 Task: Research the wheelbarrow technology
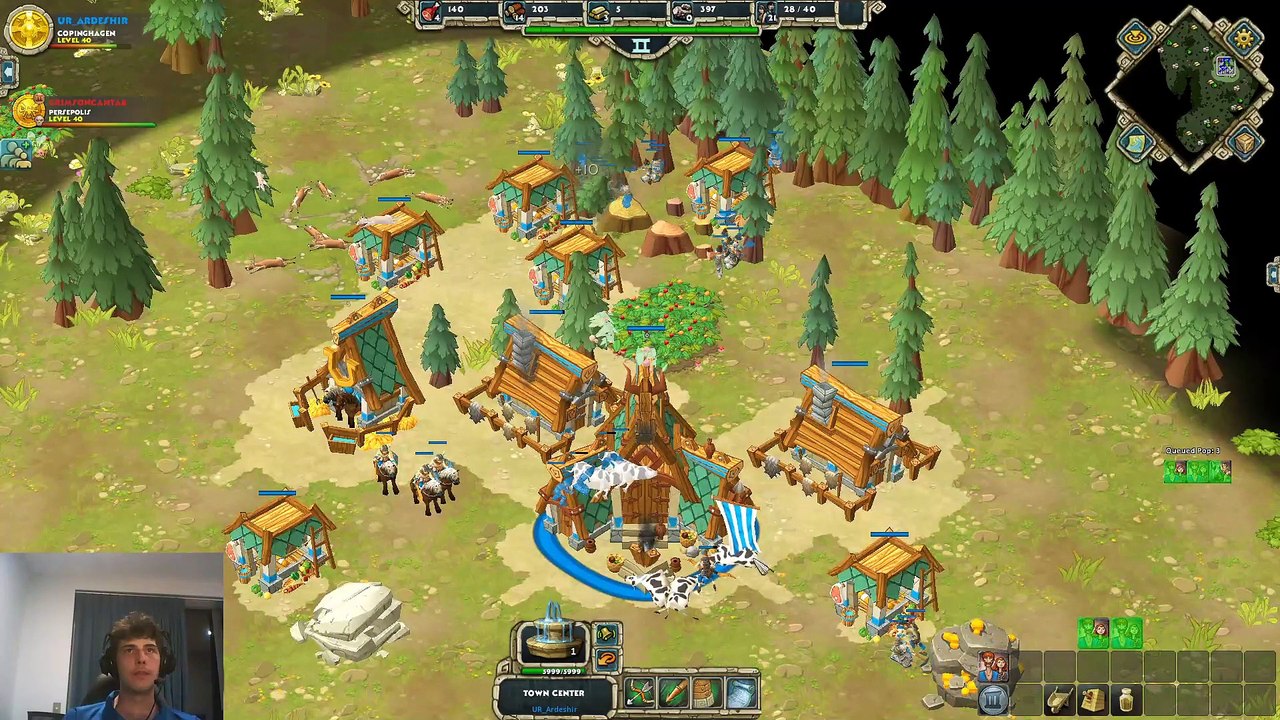pyautogui.click(x=1060, y=700)
